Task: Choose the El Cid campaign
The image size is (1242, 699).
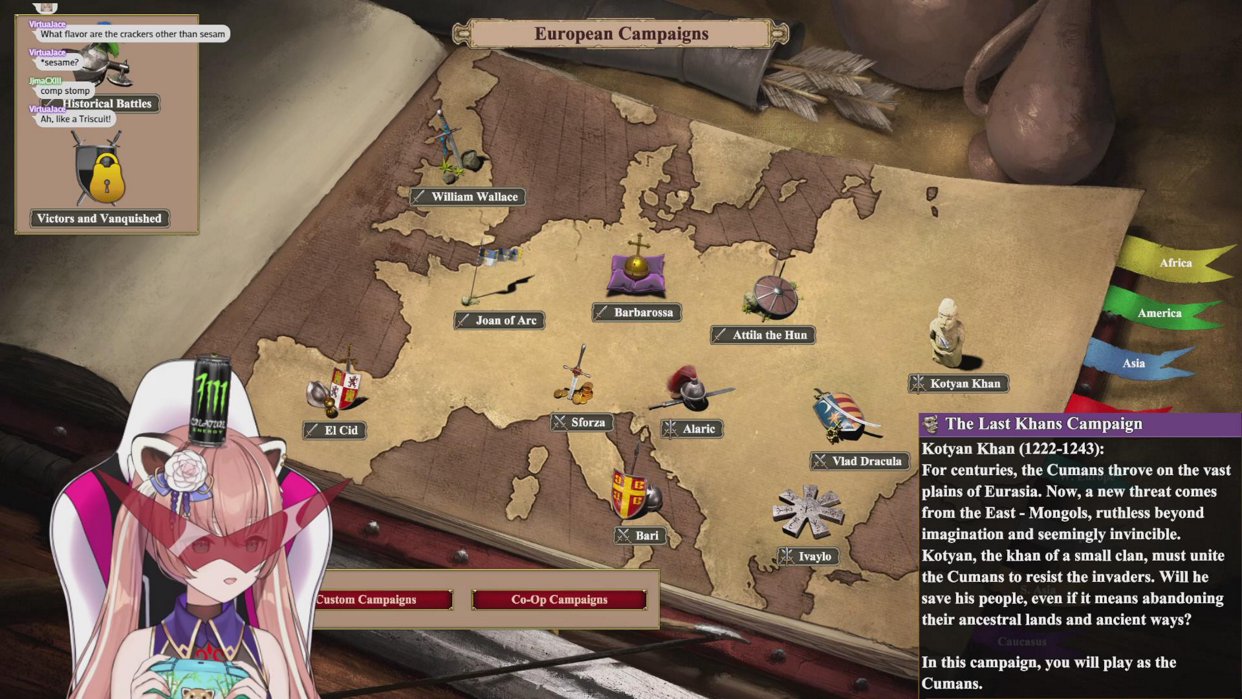Action: 335,430
